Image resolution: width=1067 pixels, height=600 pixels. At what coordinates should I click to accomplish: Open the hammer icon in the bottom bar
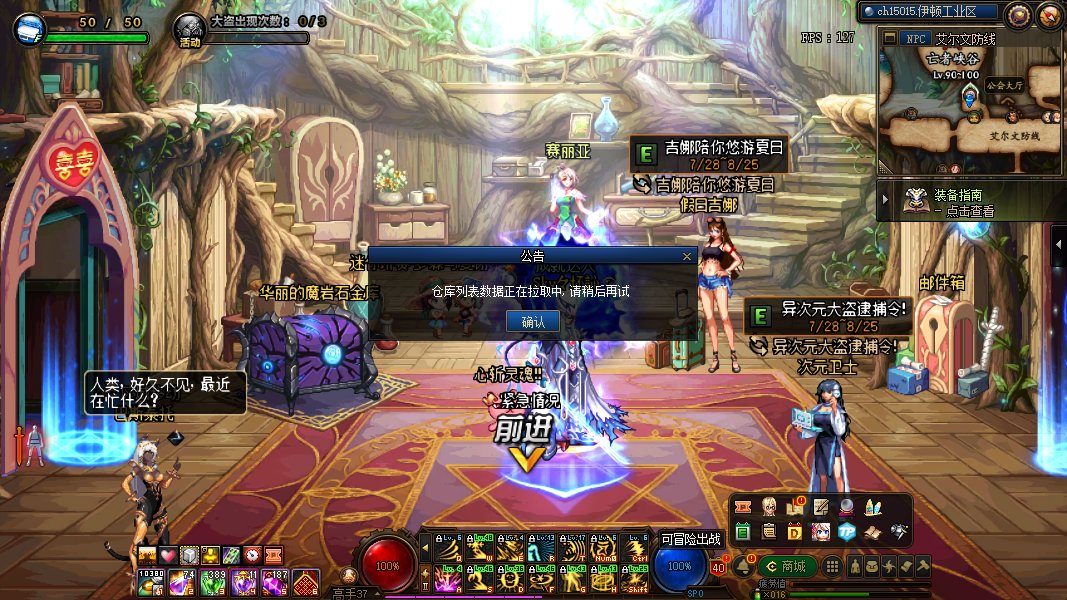(923, 567)
